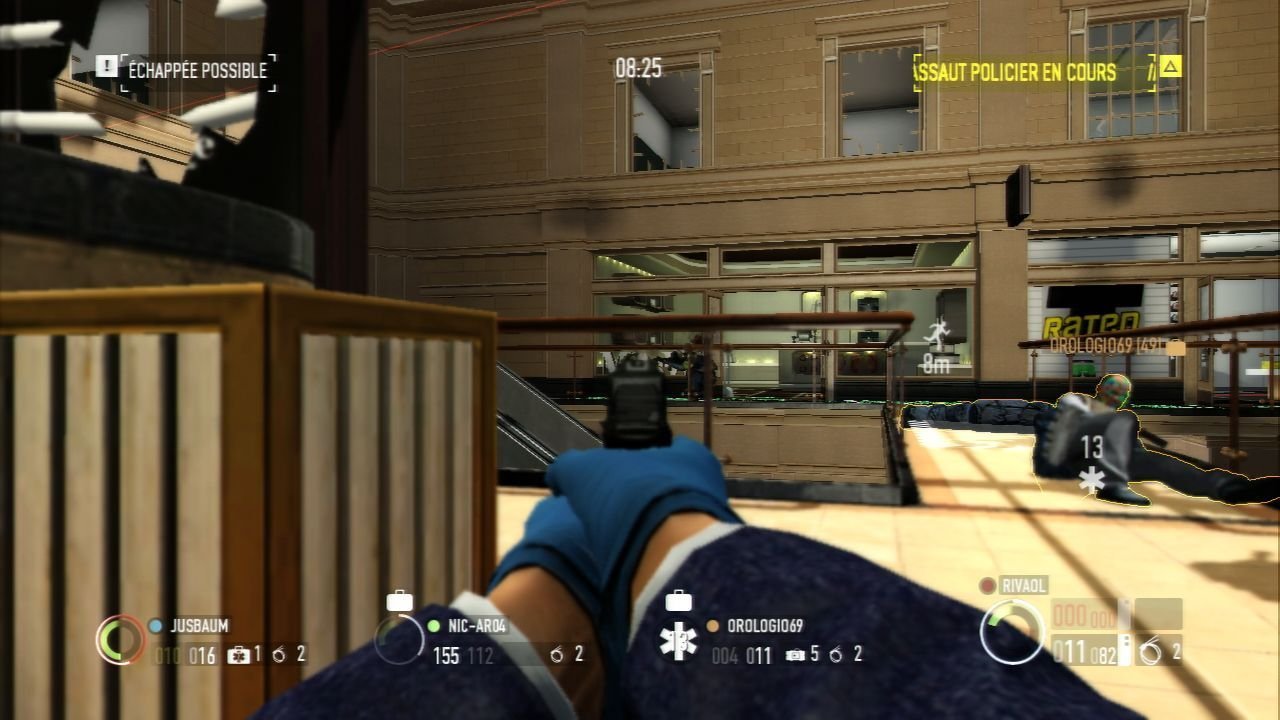Select player RIVAOL's name label

[1025, 585]
